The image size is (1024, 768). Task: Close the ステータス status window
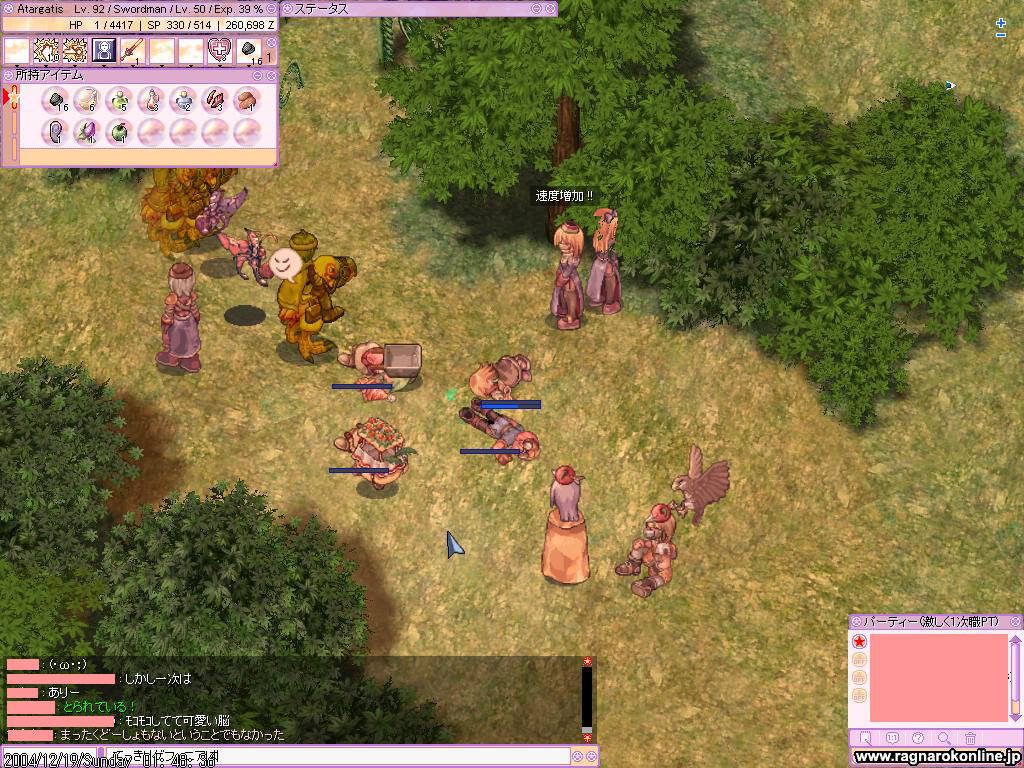551,9
